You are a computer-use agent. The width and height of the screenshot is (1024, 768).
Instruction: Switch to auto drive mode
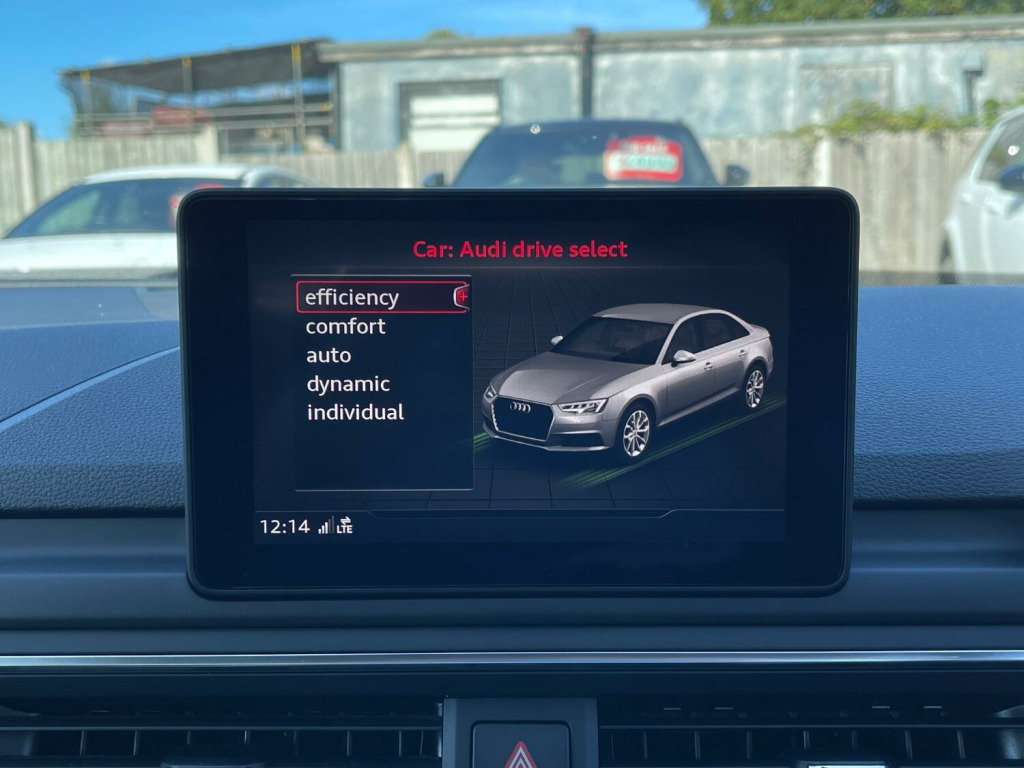(x=329, y=355)
